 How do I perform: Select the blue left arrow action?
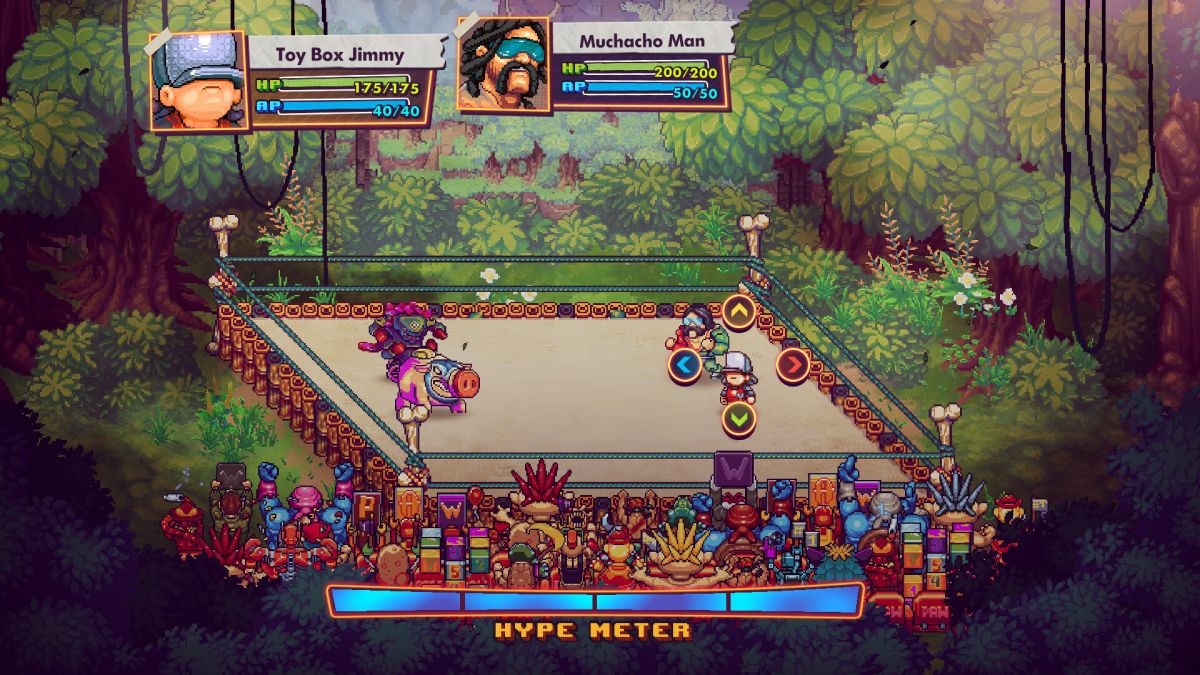click(x=685, y=366)
